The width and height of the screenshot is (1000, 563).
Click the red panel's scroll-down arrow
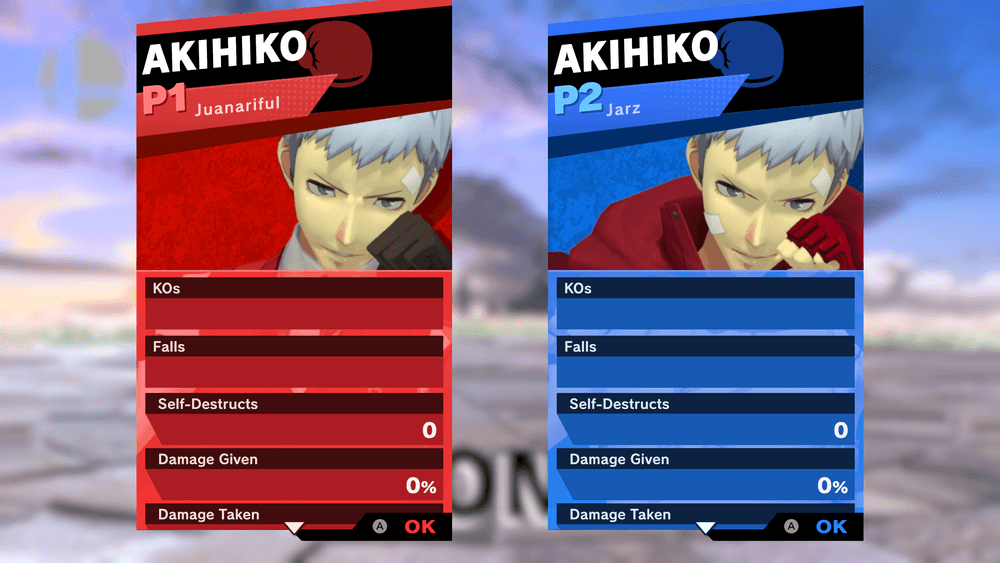click(x=294, y=527)
